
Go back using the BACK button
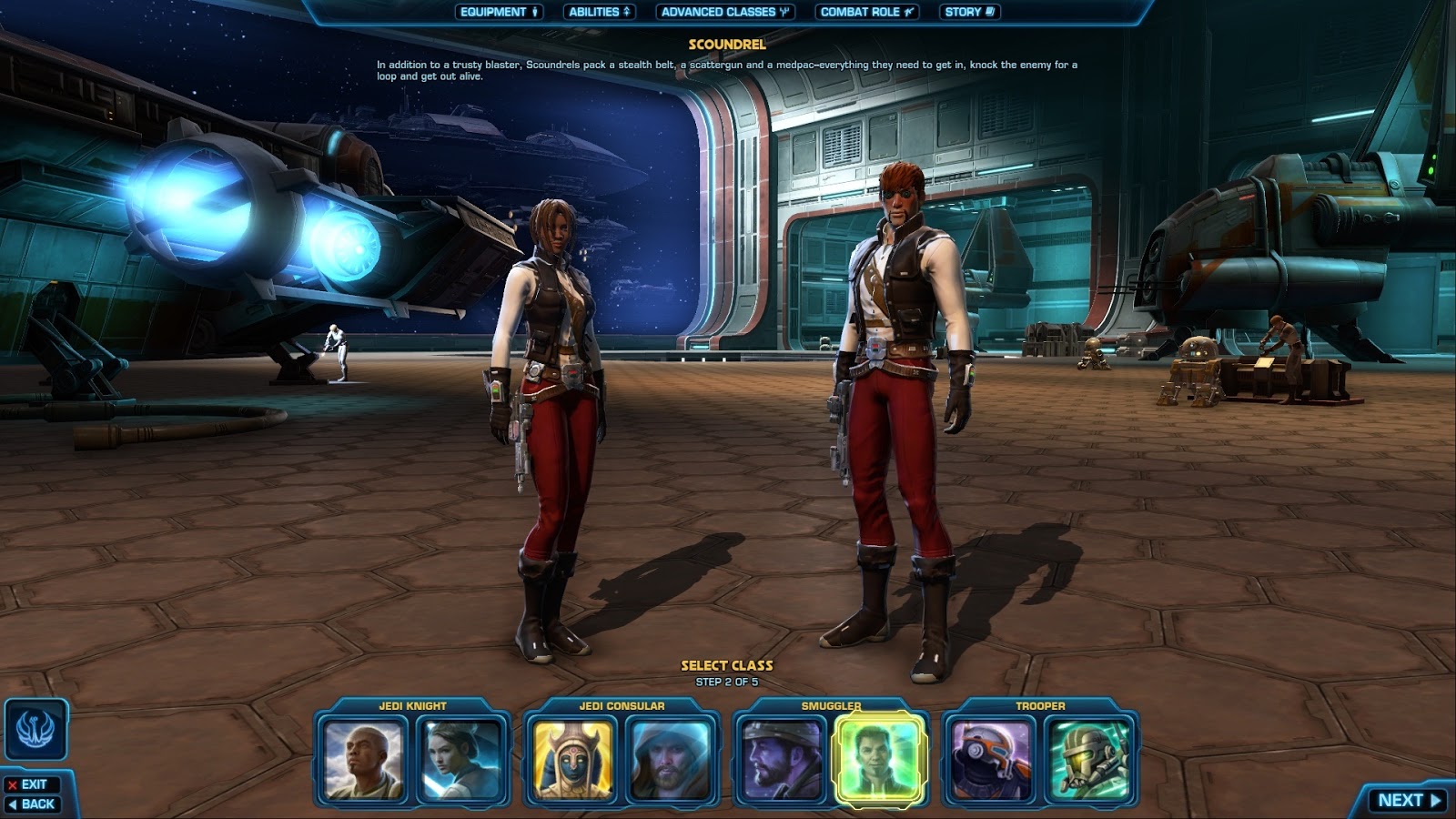34,804
